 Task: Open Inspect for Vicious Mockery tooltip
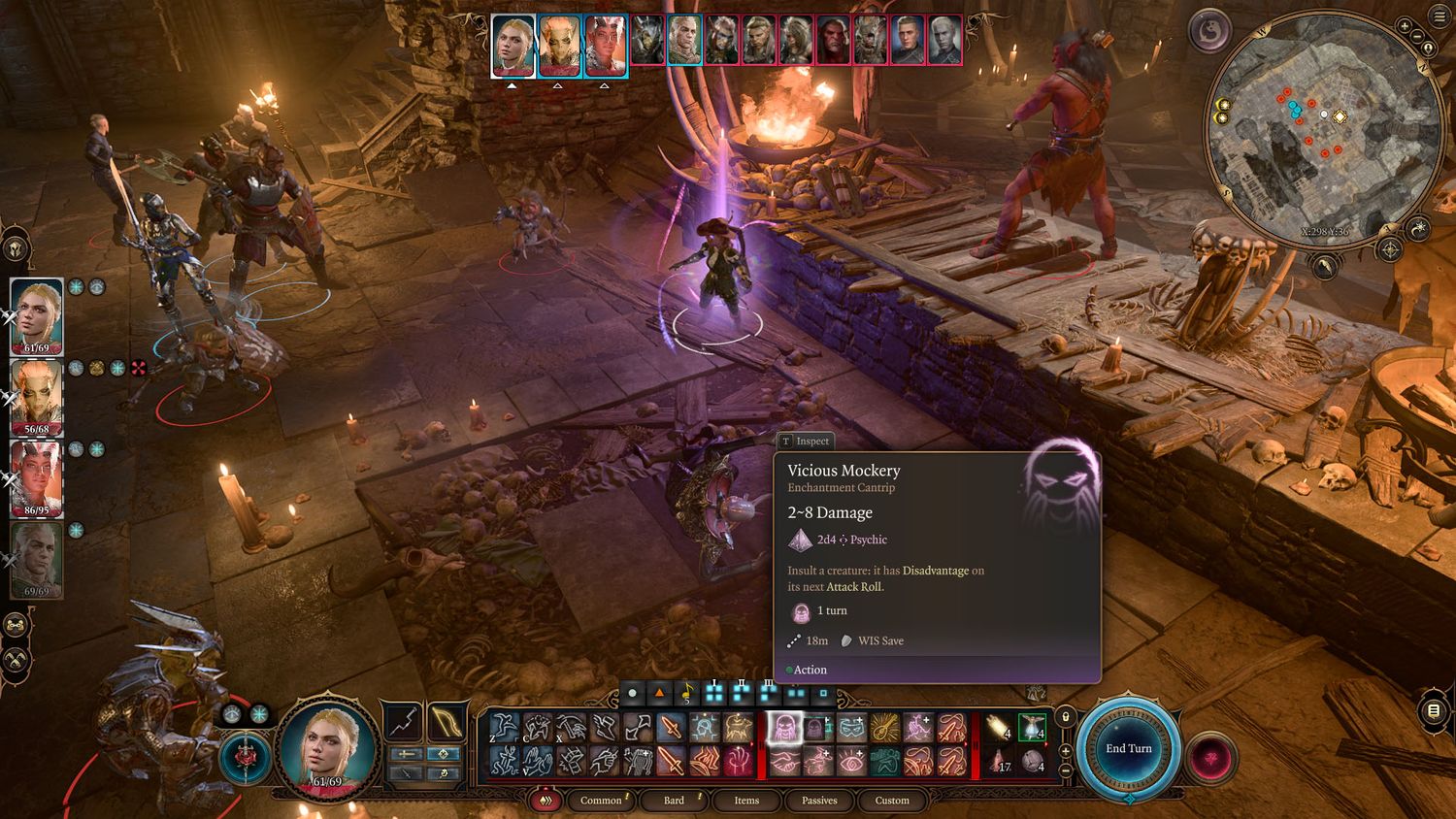[805, 442]
